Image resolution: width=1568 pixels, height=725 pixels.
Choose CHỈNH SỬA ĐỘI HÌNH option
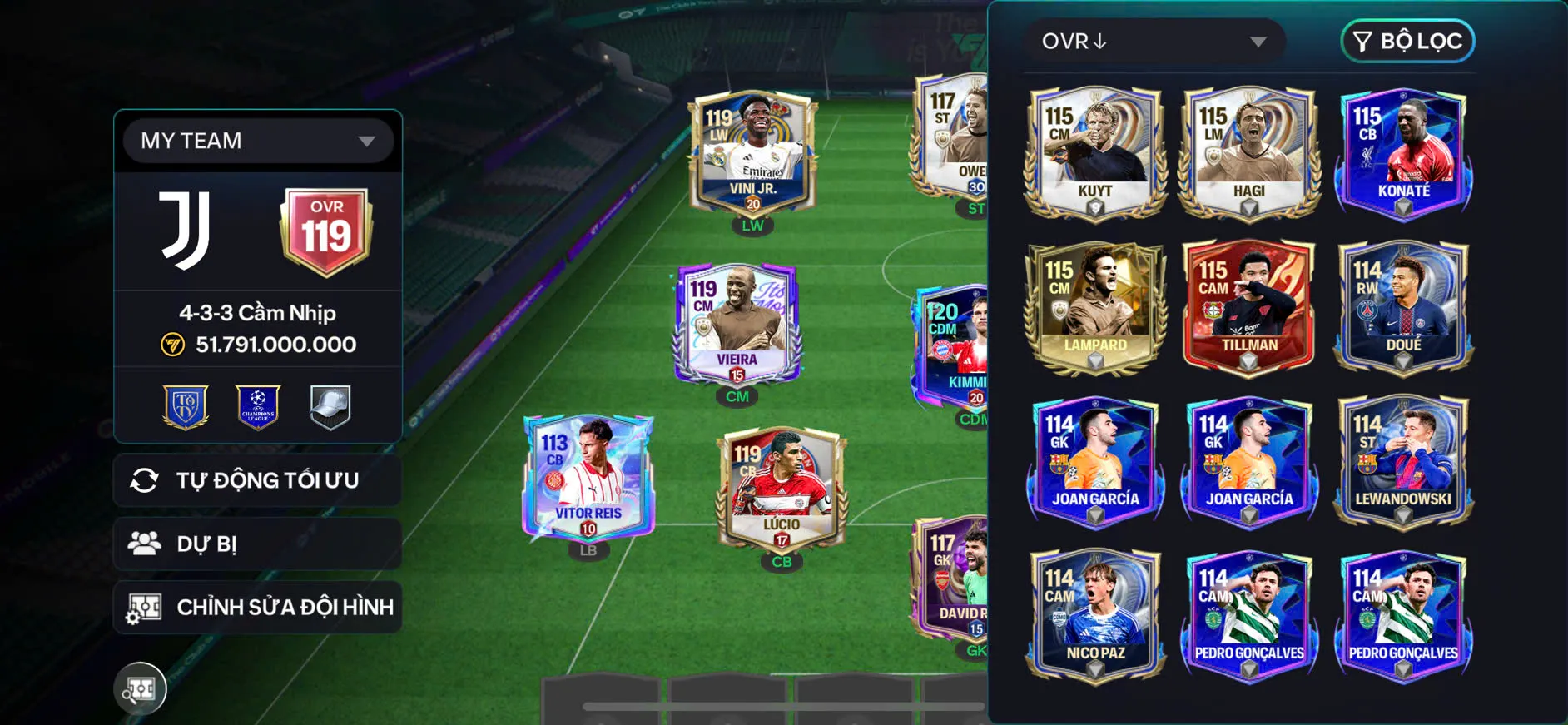coord(258,607)
